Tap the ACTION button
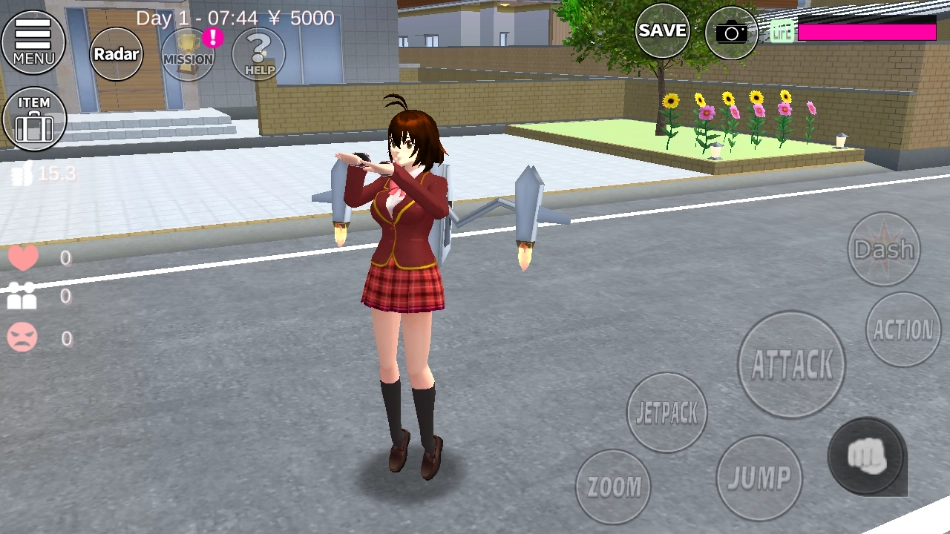 [903, 329]
